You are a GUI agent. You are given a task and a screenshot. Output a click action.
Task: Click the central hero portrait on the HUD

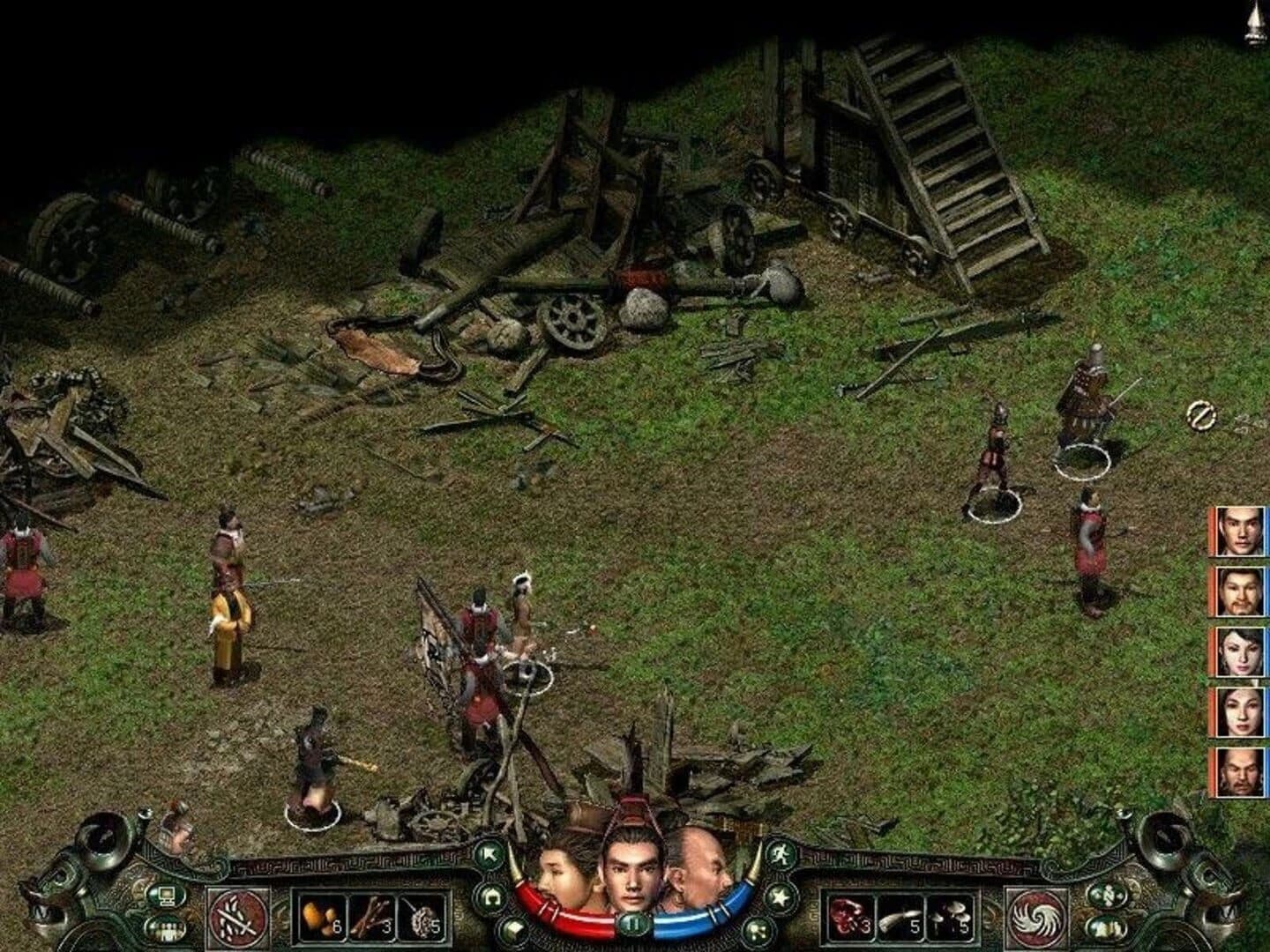tap(633, 868)
